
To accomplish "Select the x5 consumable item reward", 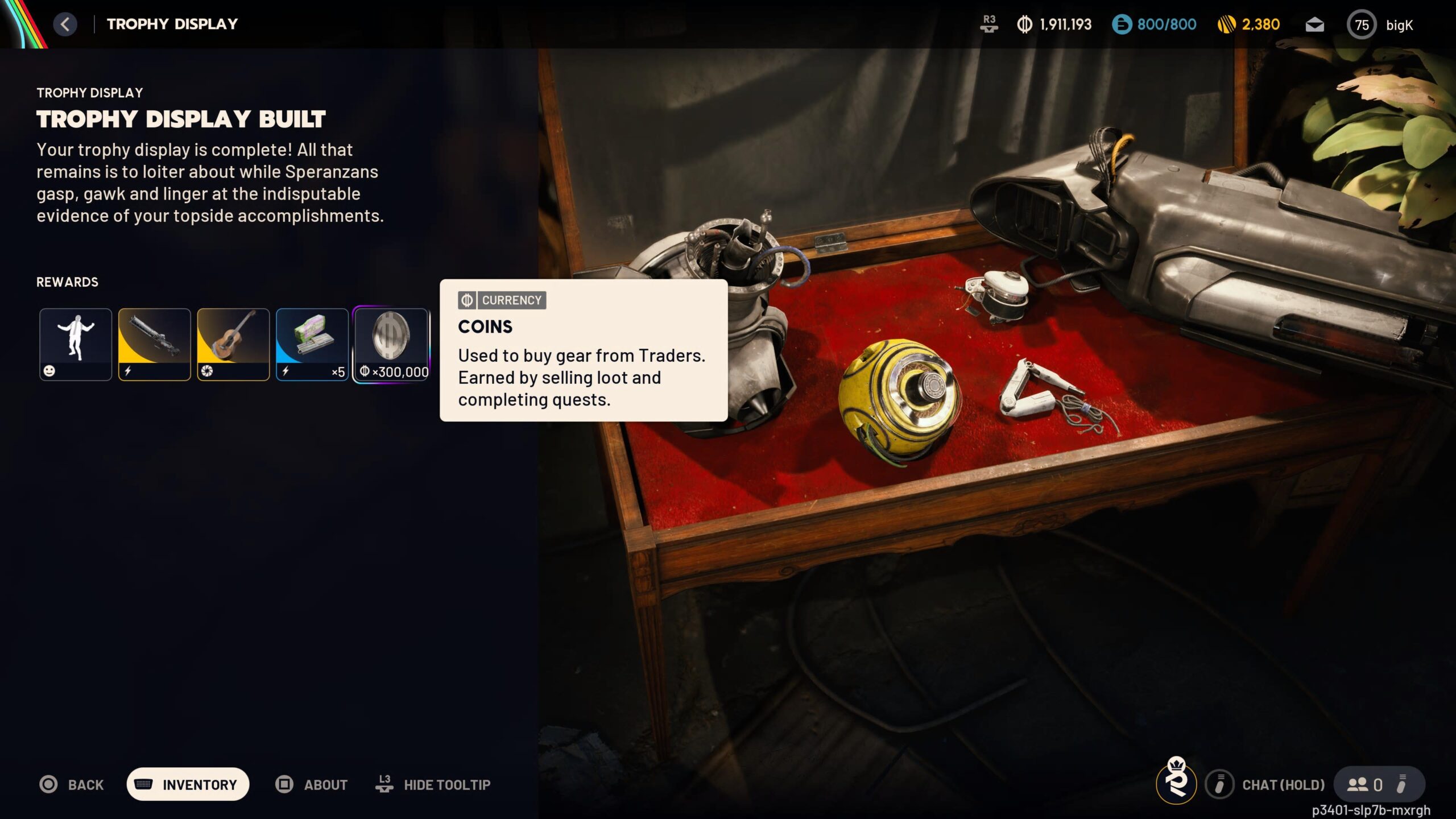I will click(x=312, y=344).
